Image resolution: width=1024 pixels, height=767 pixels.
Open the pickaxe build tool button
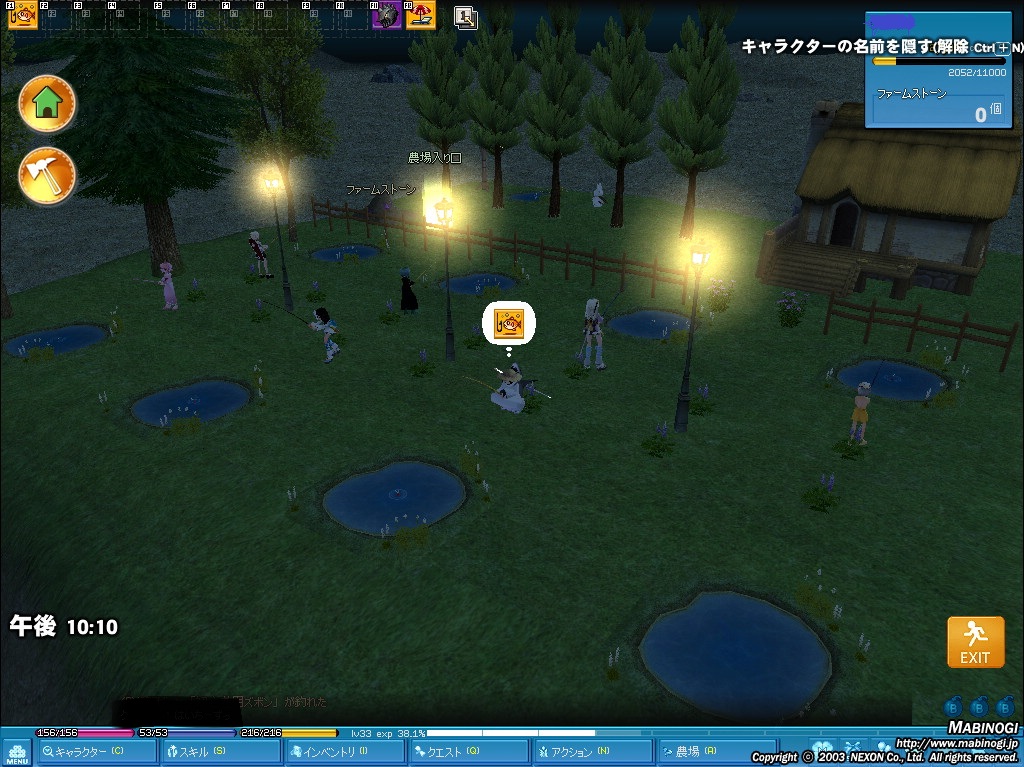47,176
